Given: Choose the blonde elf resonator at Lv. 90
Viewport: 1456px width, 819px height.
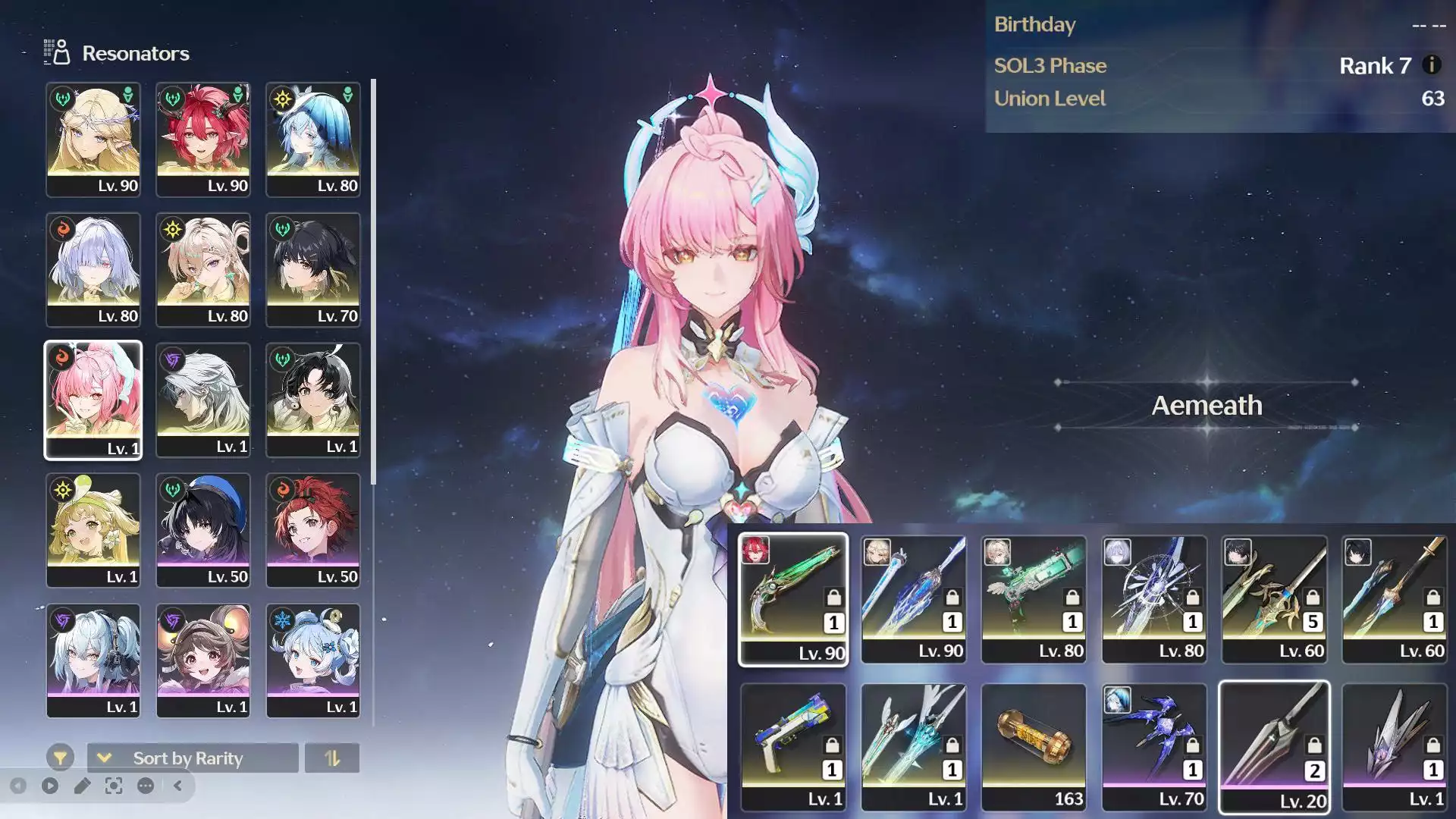Looking at the screenshot, I should [x=93, y=140].
